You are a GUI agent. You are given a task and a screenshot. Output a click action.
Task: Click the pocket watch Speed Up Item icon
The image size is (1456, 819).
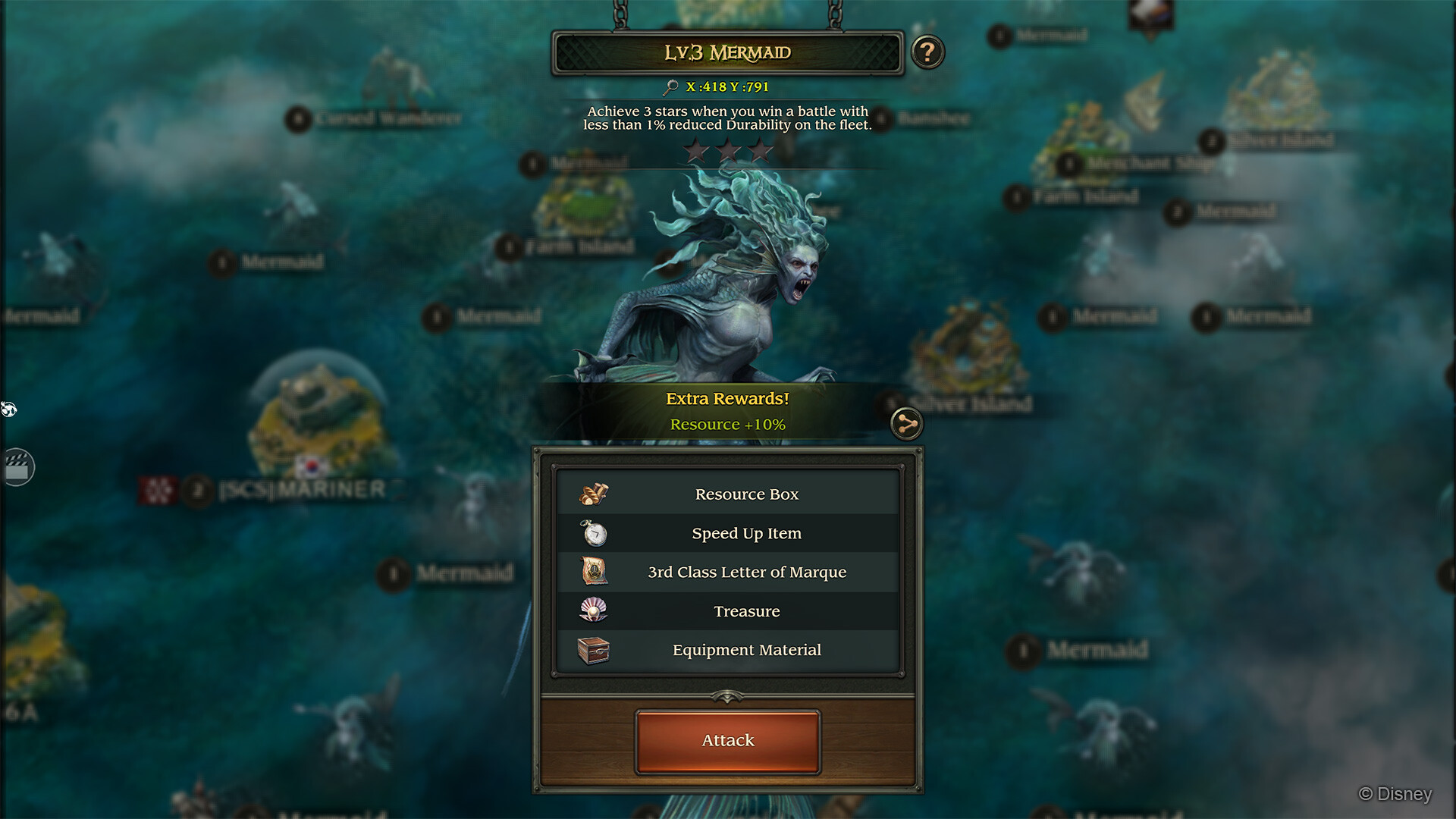point(594,533)
